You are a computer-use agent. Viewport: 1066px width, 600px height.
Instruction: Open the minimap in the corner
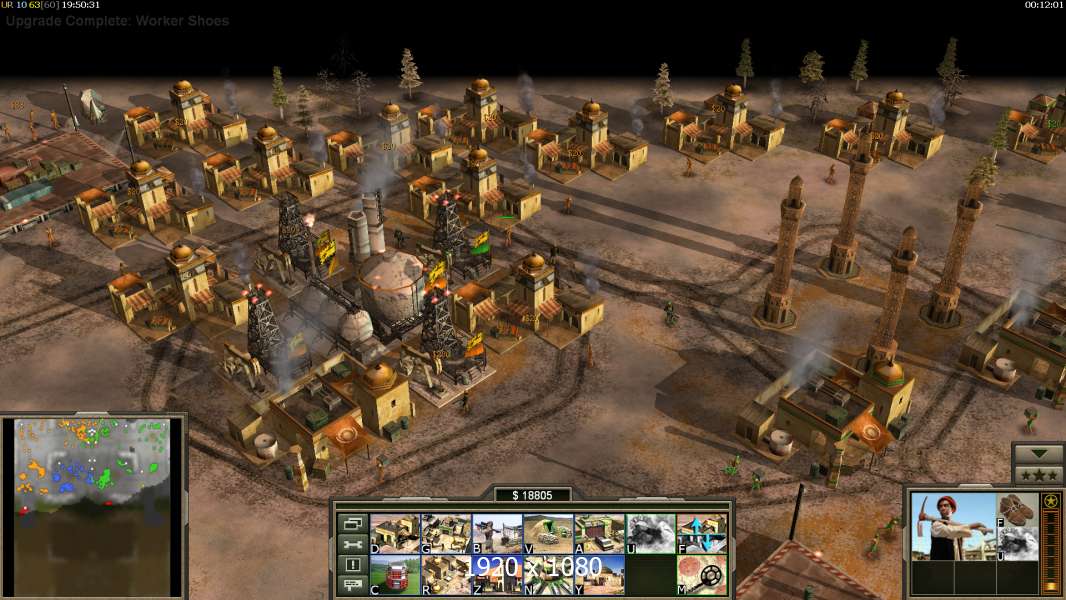pos(93,505)
